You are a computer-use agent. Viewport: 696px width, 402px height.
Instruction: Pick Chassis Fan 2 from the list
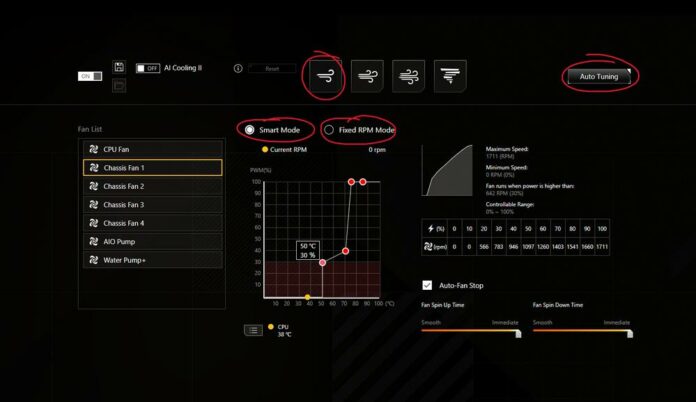coord(152,186)
